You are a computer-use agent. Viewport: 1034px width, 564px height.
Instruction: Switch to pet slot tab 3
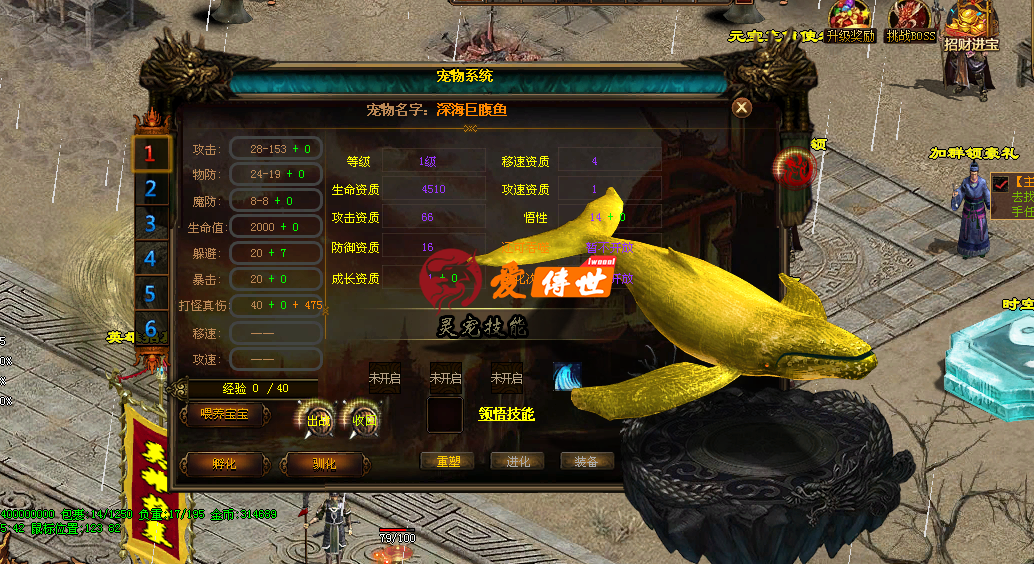pyautogui.click(x=150, y=223)
